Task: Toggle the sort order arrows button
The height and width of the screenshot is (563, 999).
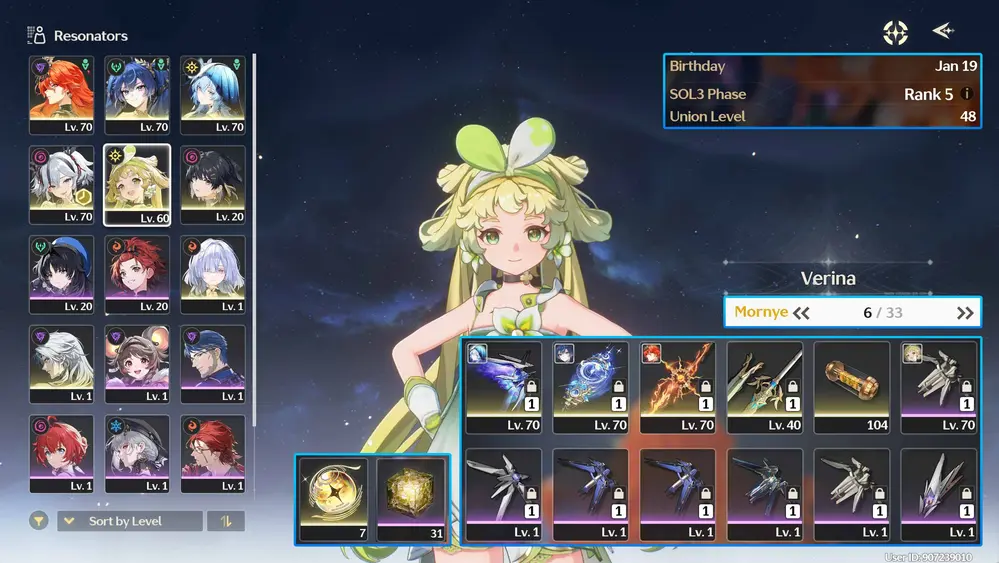Action: (x=225, y=521)
